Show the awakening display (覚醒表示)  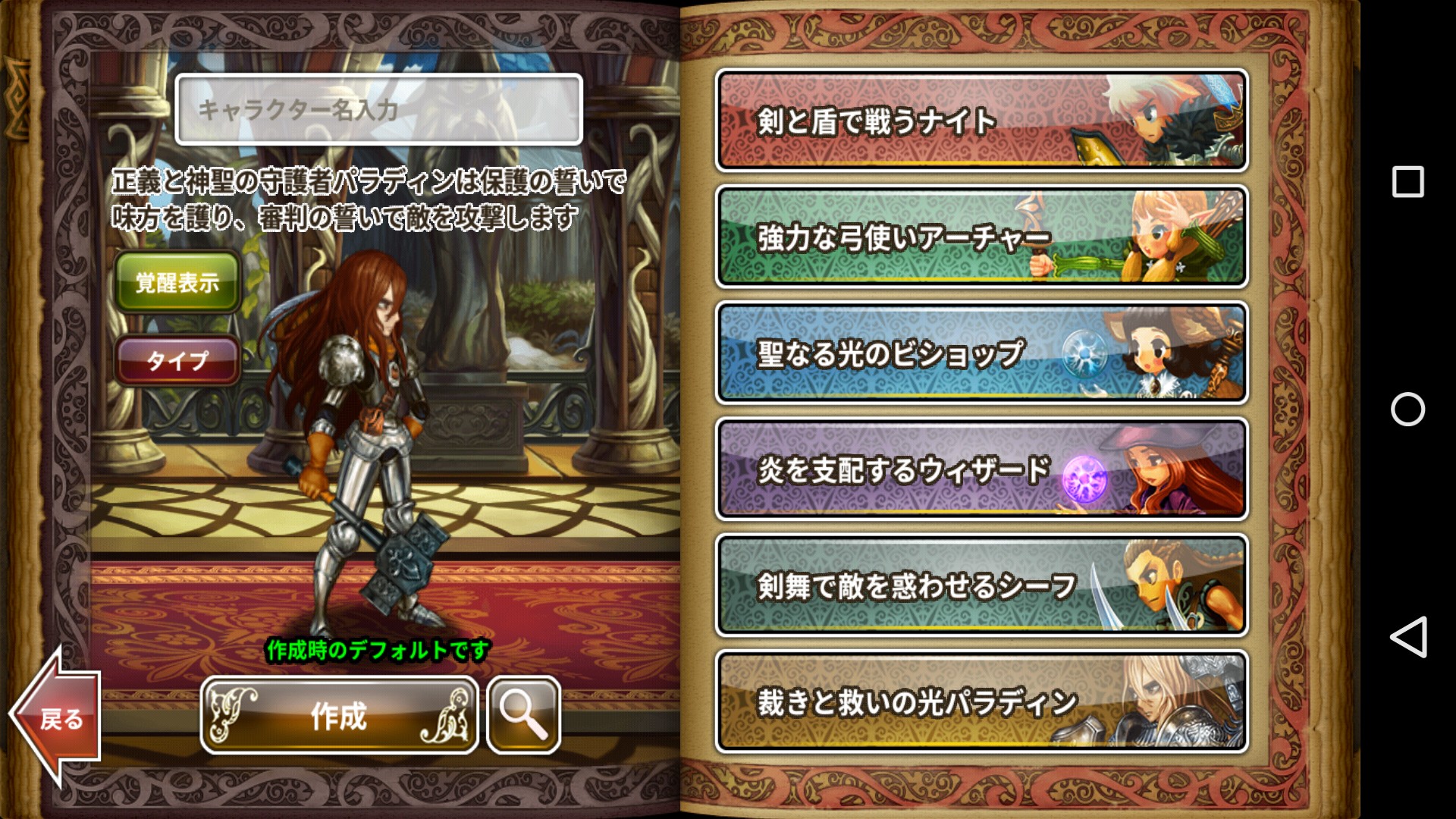click(177, 283)
